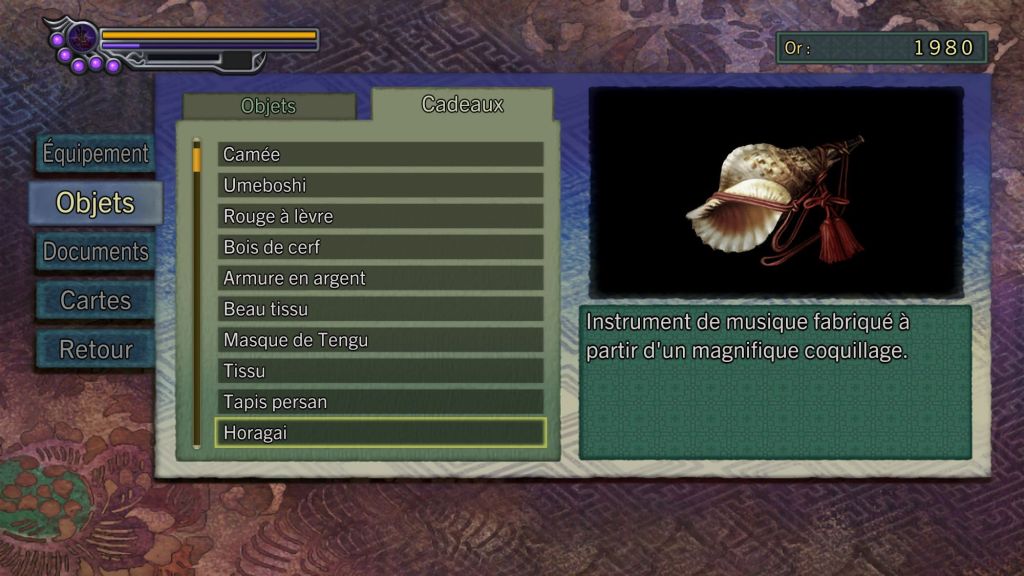The image size is (1024, 576).
Task: Select Armure en argent from the list
Action: tap(380, 278)
